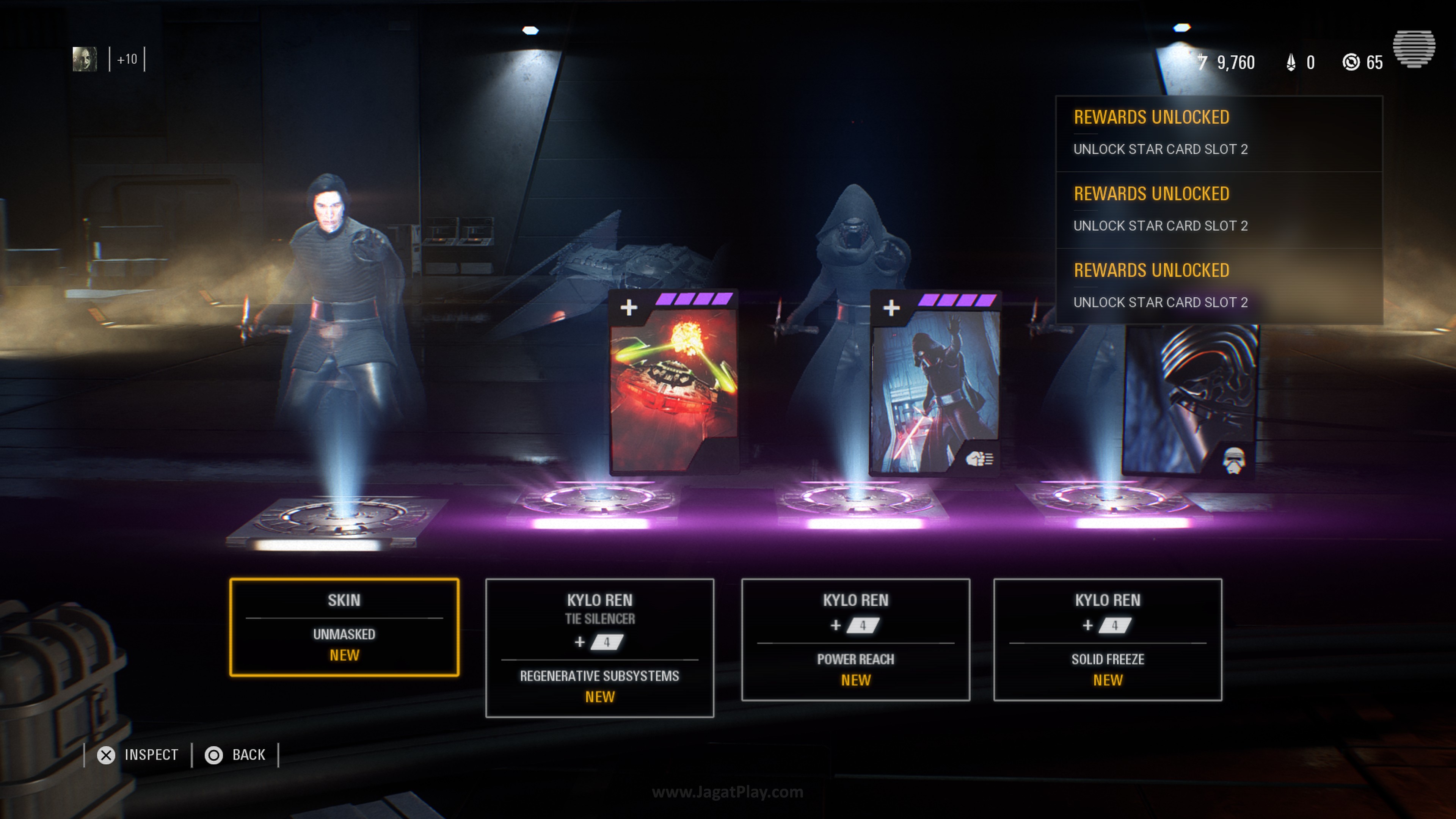Pick the Solid Freeze reward box

1107,640
